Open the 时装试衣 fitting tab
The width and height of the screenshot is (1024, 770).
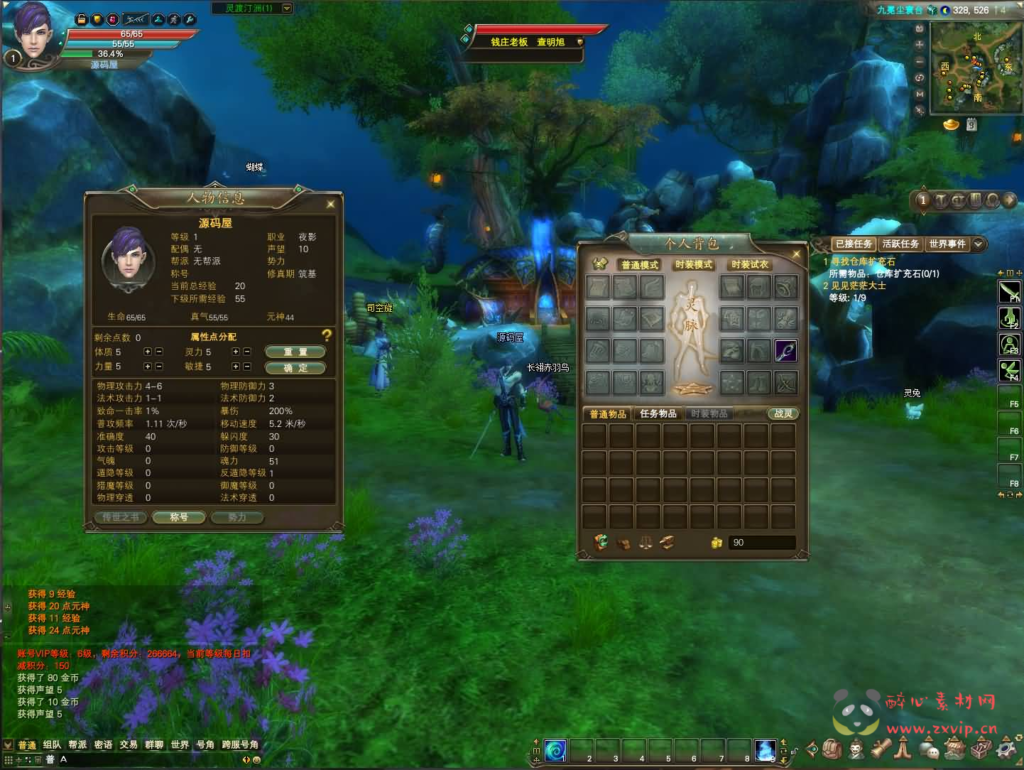click(x=749, y=265)
